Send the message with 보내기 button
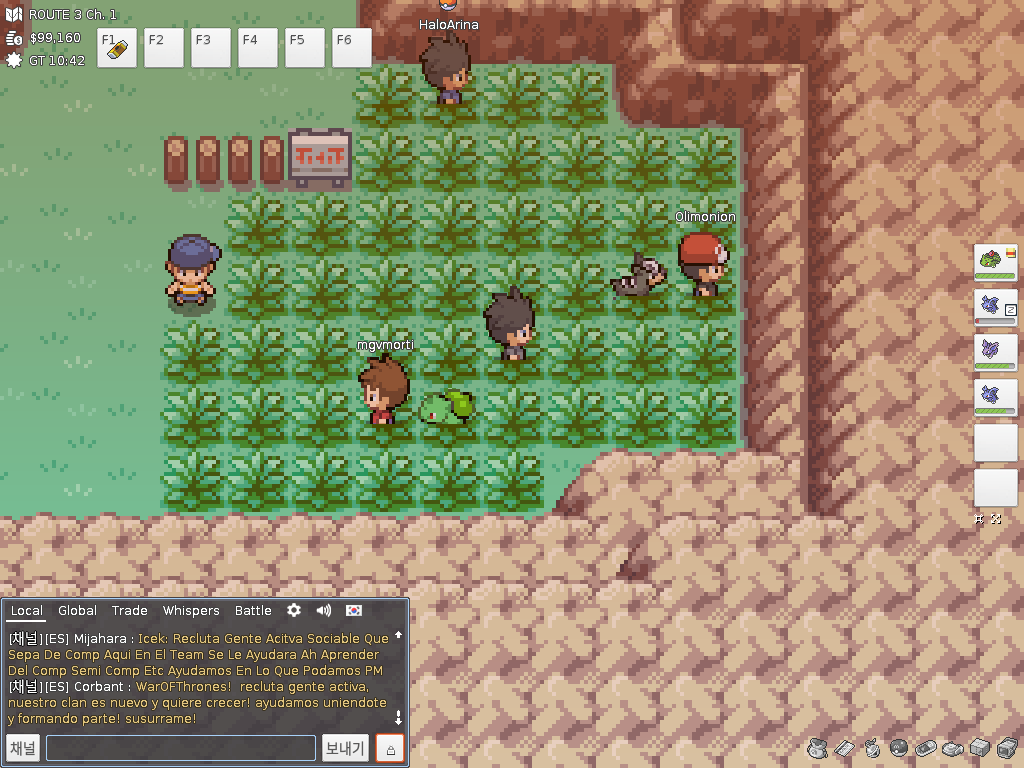 [346, 748]
